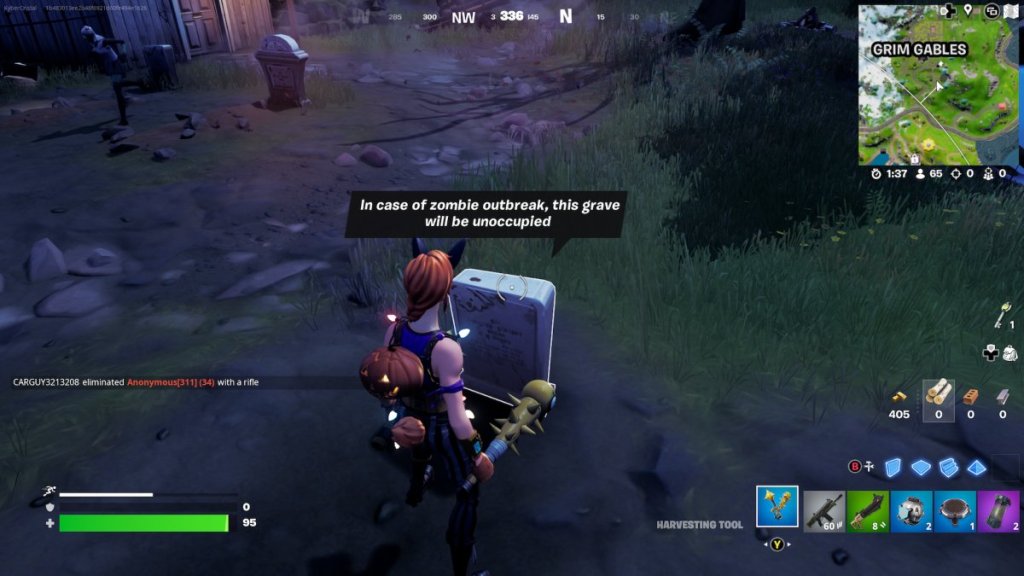This screenshot has width=1024, height=576.
Task: Choose the floor building piece
Action: pos(922,467)
